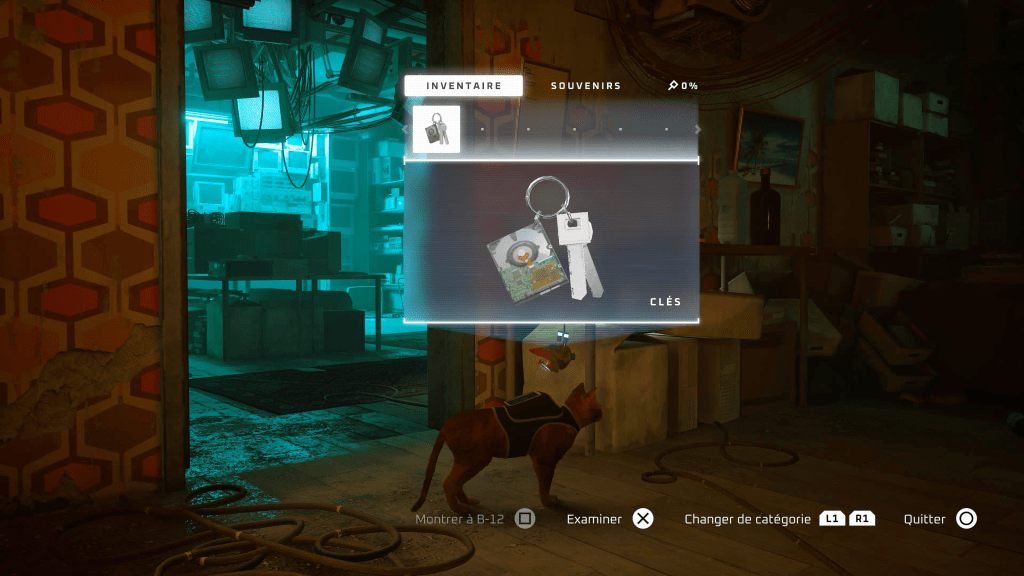
Task: Show the previous inventory page arrow
Action: point(405,129)
